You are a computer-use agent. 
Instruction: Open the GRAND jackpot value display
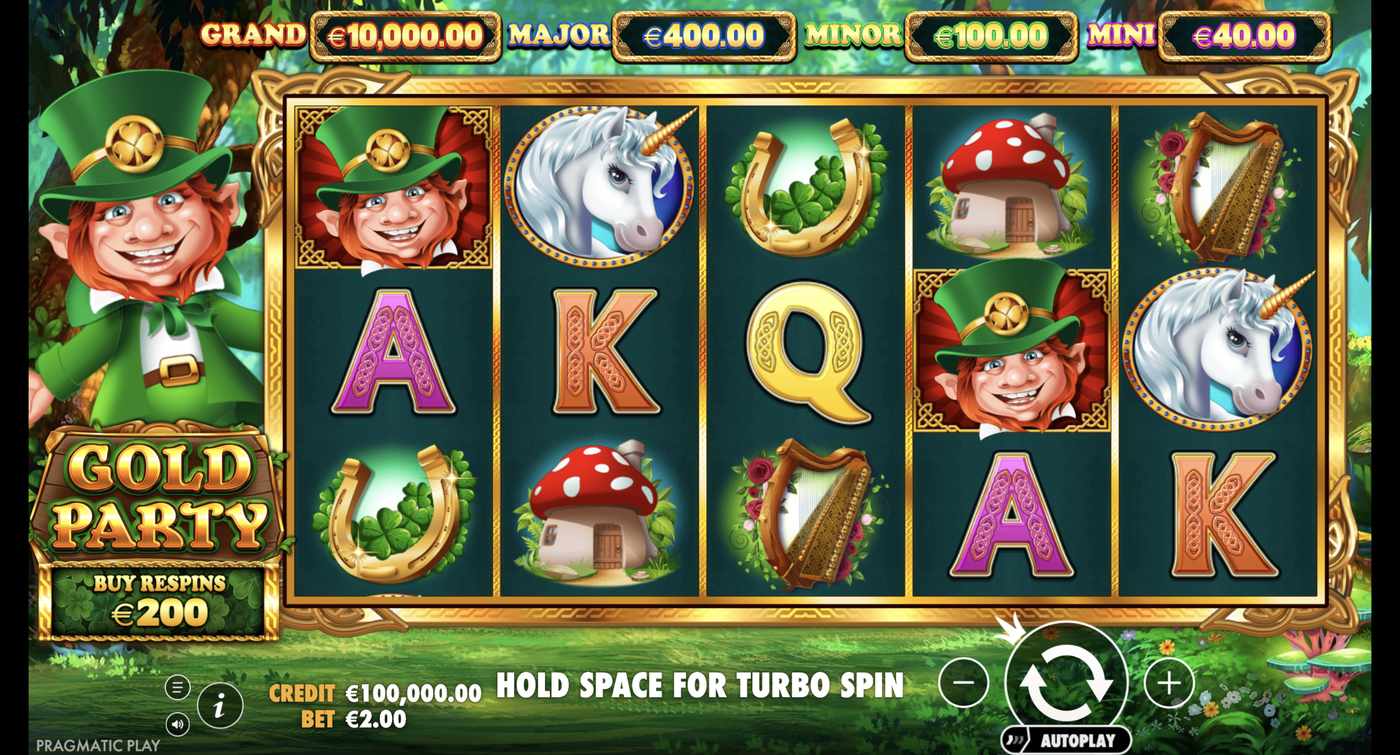(405, 36)
